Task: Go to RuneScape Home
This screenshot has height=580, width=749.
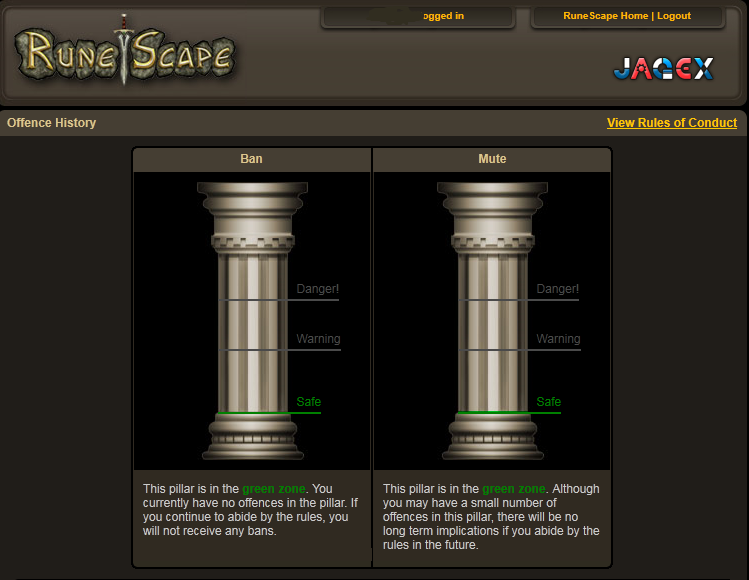Action: tap(605, 16)
